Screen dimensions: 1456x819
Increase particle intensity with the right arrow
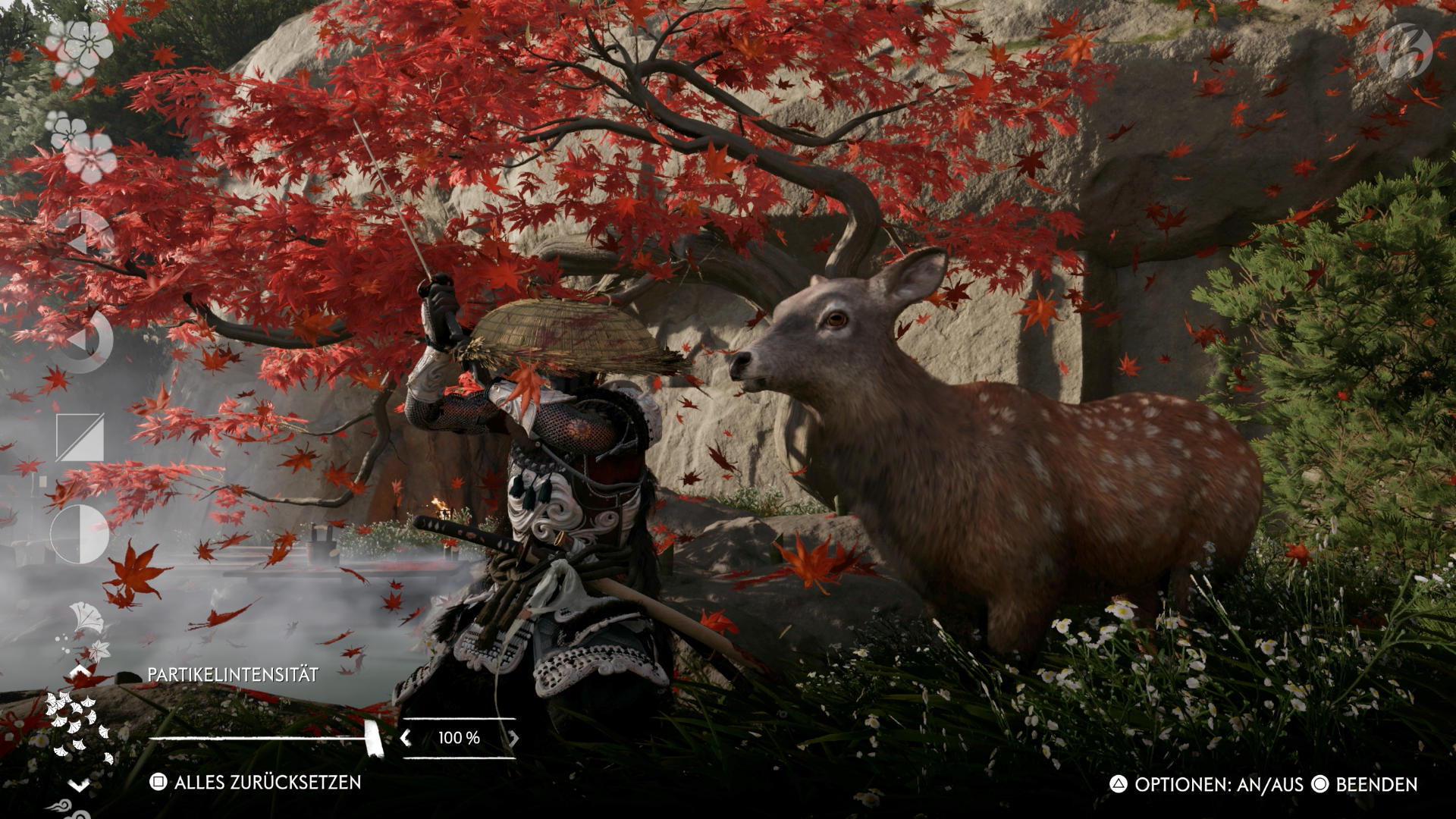click(513, 738)
